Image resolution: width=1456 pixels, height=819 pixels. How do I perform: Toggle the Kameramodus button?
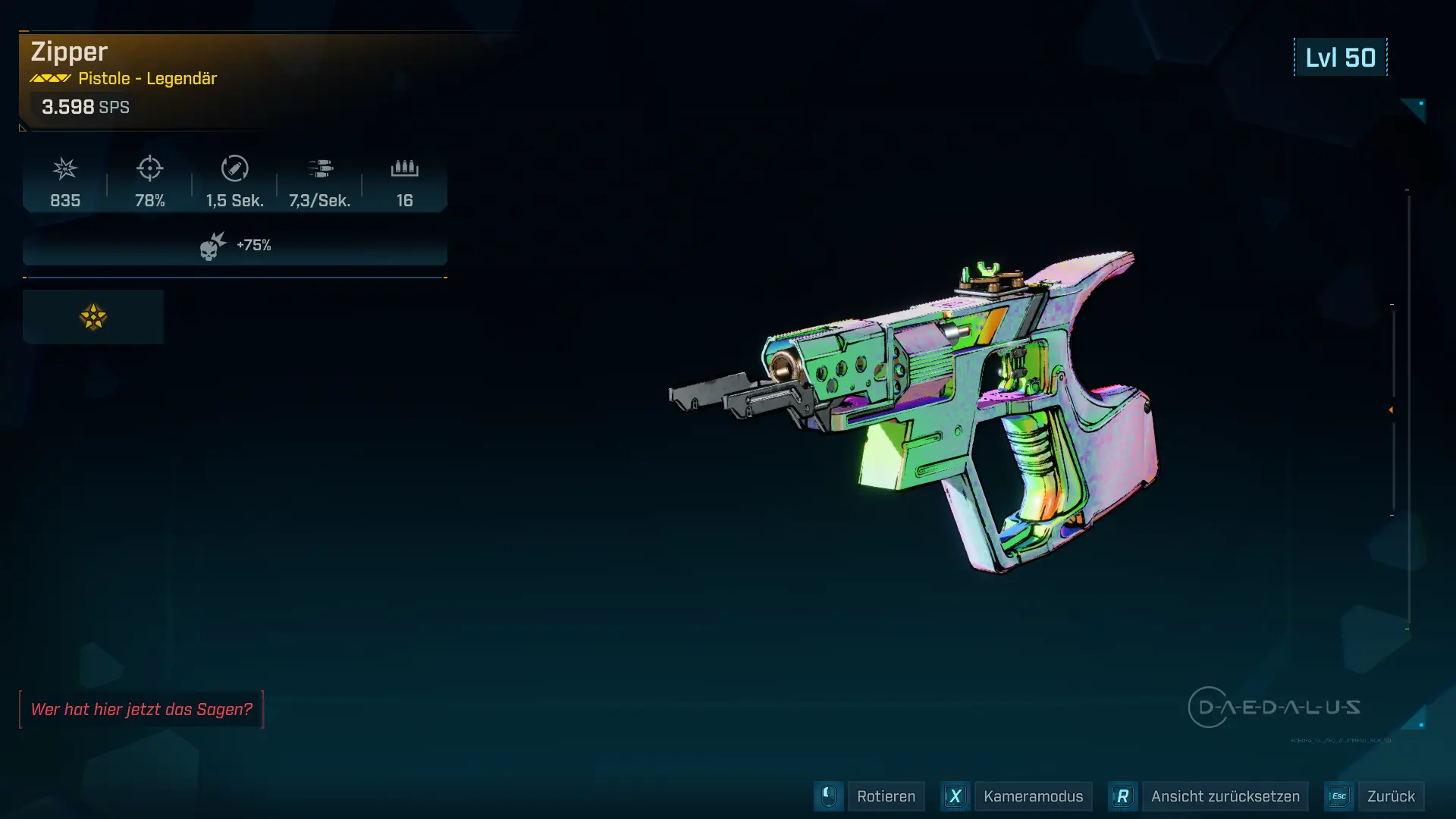click(x=1033, y=796)
